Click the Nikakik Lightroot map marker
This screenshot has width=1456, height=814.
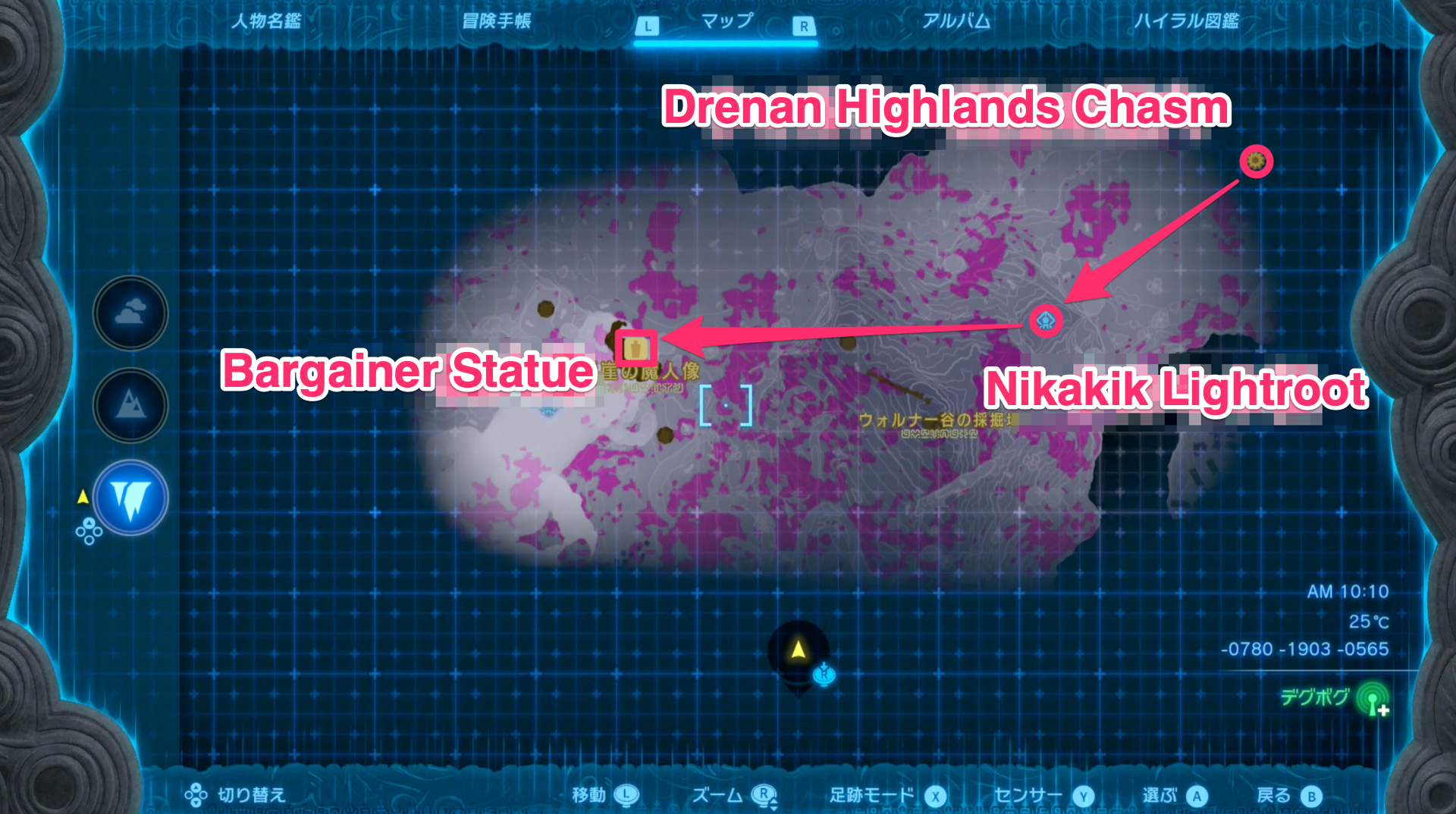[x=1046, y=322]
